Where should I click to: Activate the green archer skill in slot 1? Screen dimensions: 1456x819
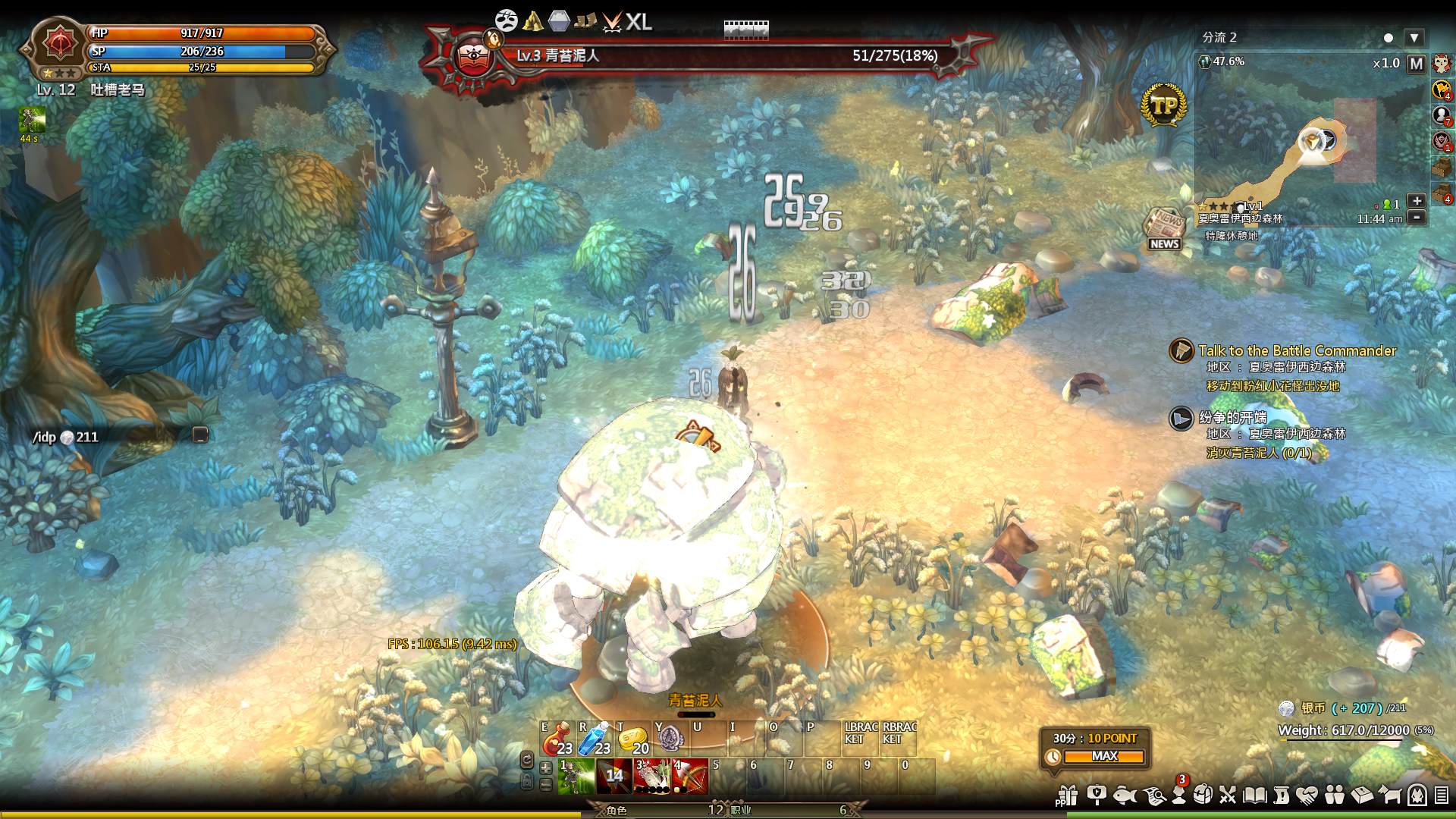coord(576,777)
